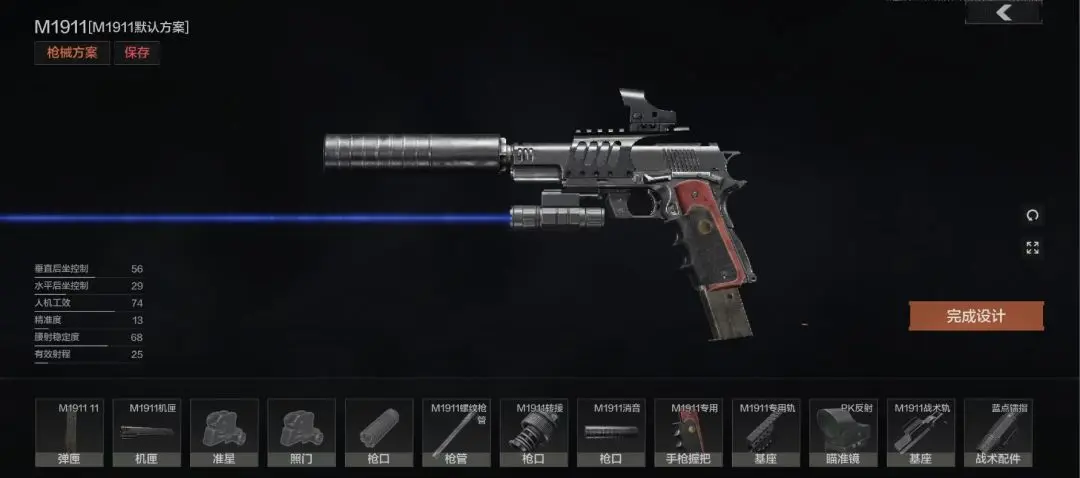
Task: Choose the M1911消音 suppressor slot
Action: [611, 433]
